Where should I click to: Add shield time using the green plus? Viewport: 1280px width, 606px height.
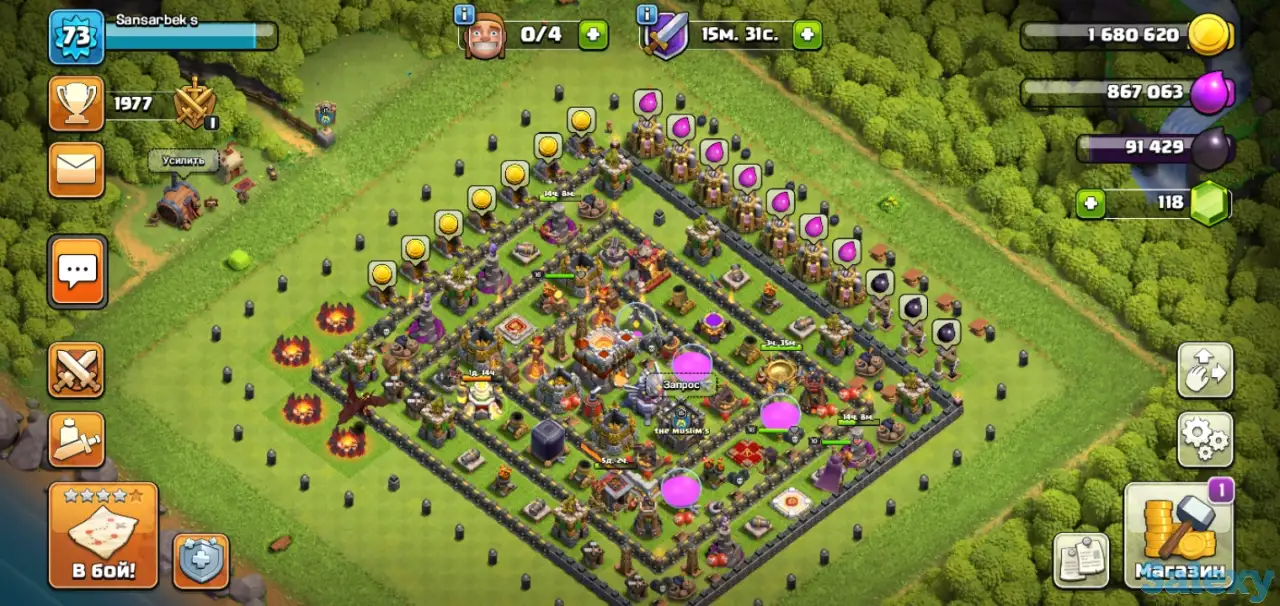point(807,35)
